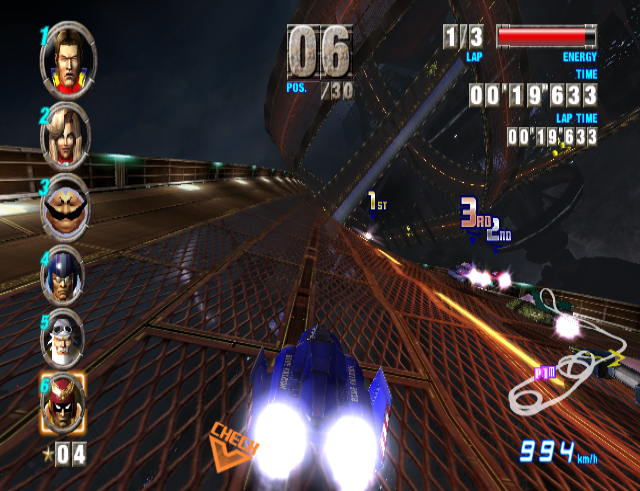The height and width of the screenshot is (491, 640).
Task: Select the highlighted sixth-place red-helmet pilot portrait
Action: (65, 405)
